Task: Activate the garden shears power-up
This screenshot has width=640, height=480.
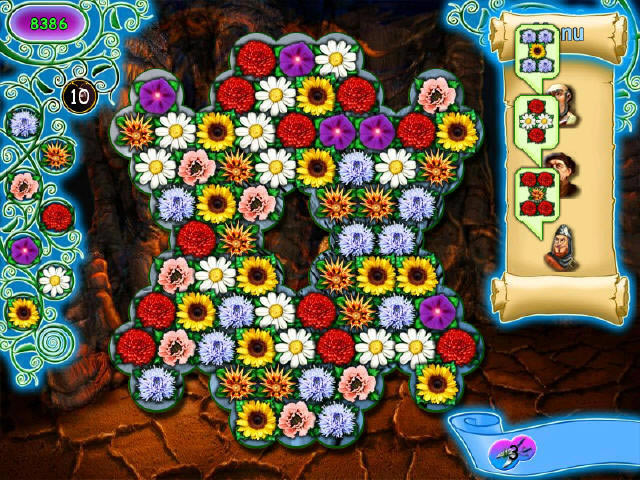Action: (x=512, y=447)
